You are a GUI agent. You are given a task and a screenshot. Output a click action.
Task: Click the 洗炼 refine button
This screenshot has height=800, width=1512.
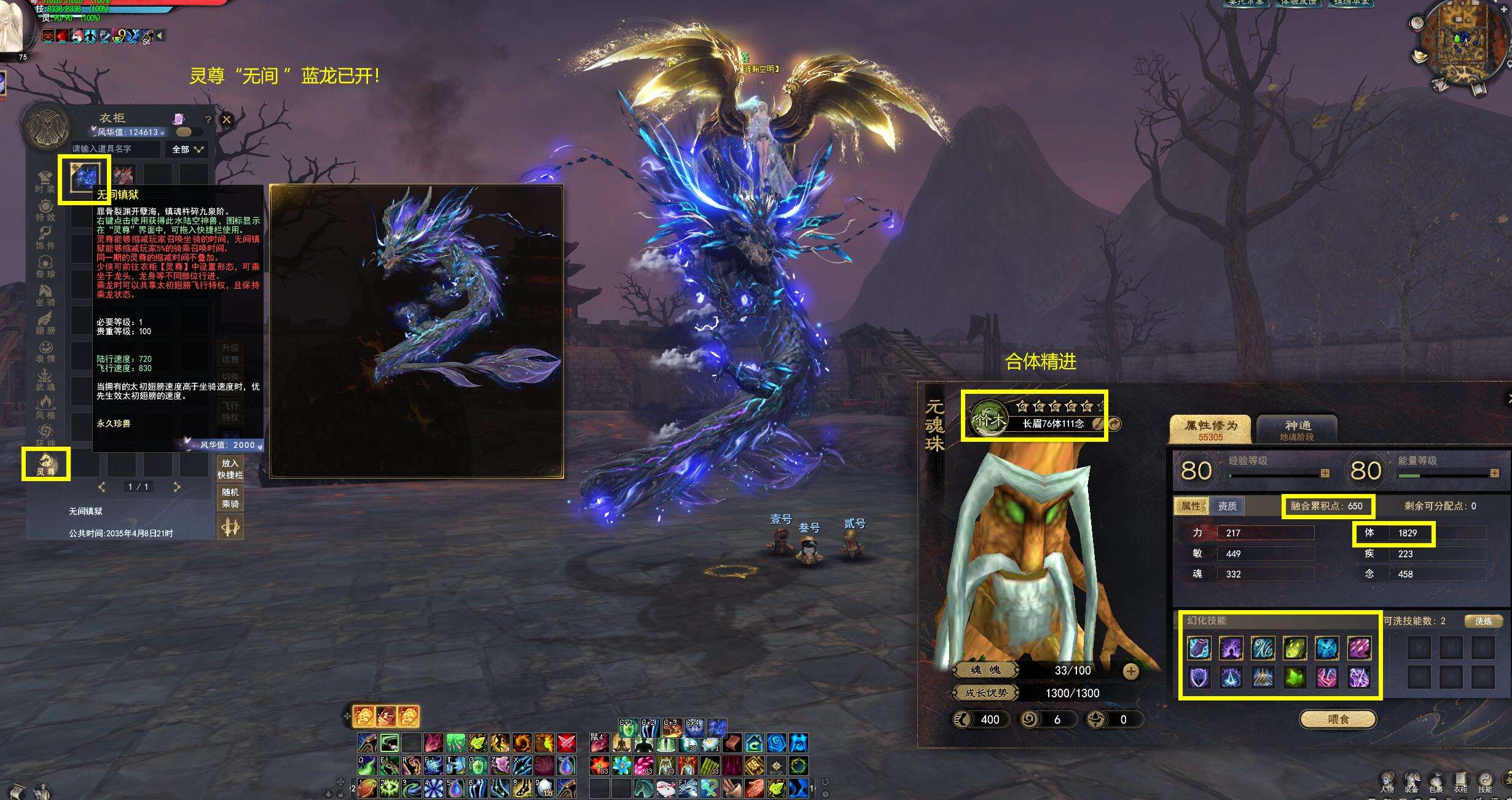click(x=1483, y=621)
